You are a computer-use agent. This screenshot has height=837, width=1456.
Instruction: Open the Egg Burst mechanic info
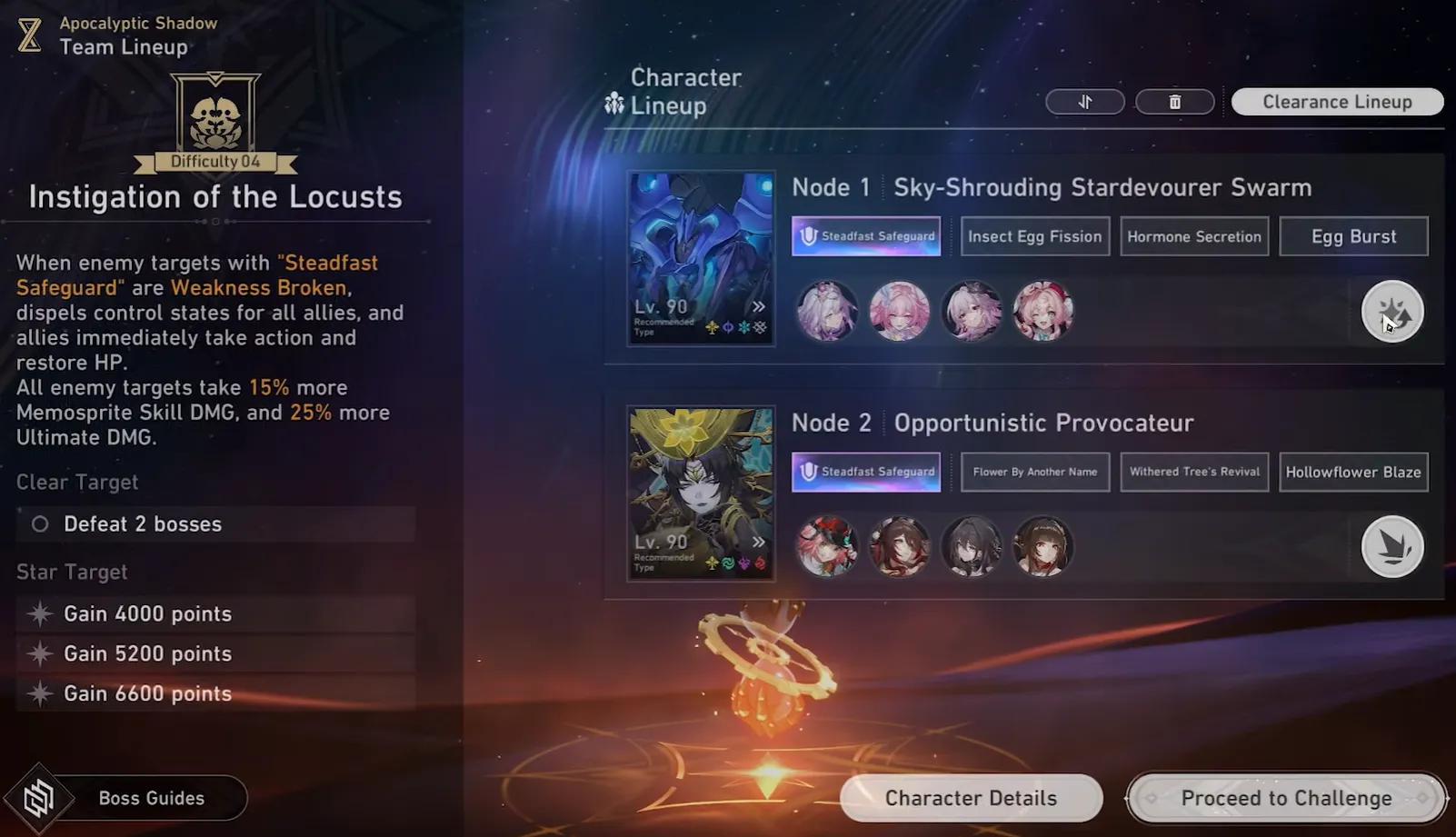1352,236
